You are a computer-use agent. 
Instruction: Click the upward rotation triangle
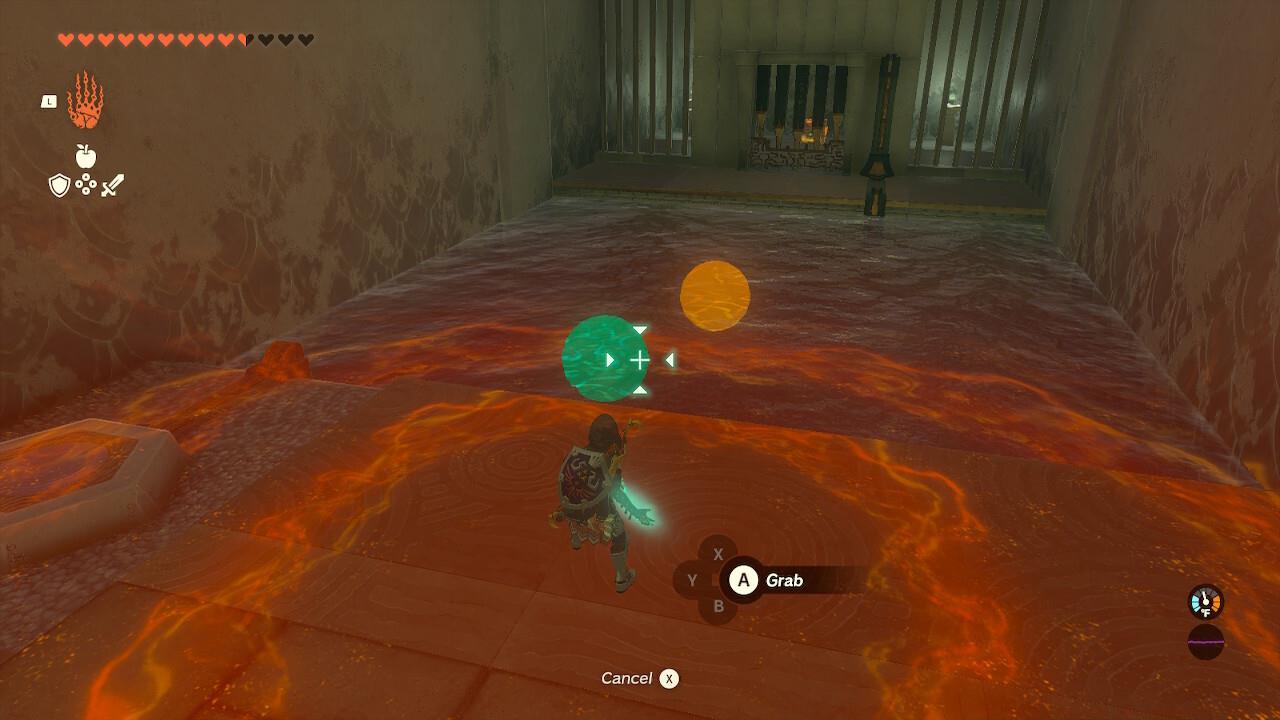(640, 391)
